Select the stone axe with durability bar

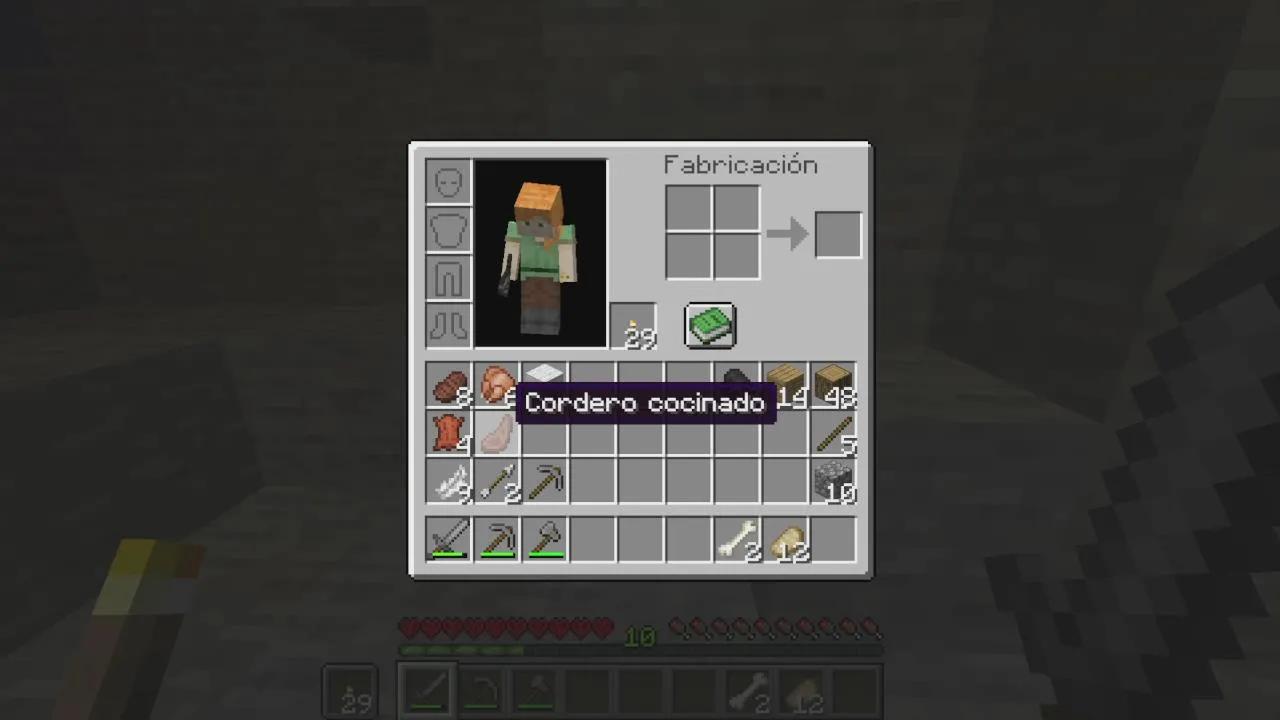(544, 539)
